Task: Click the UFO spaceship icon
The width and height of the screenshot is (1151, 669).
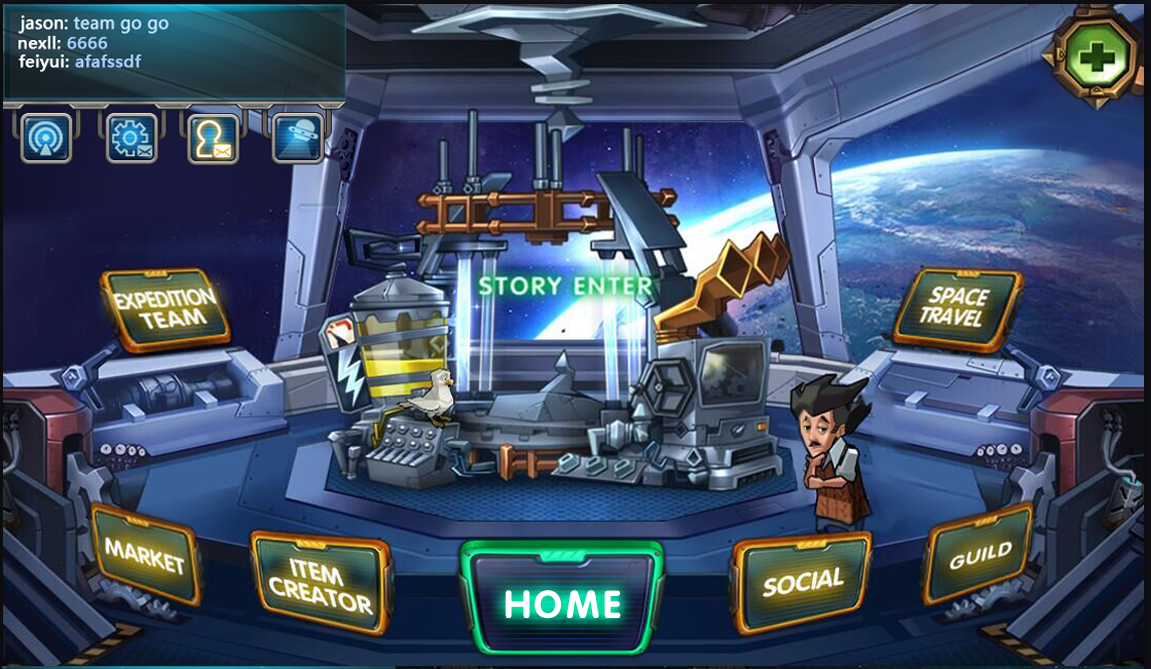Action: [x=297, y=138]
